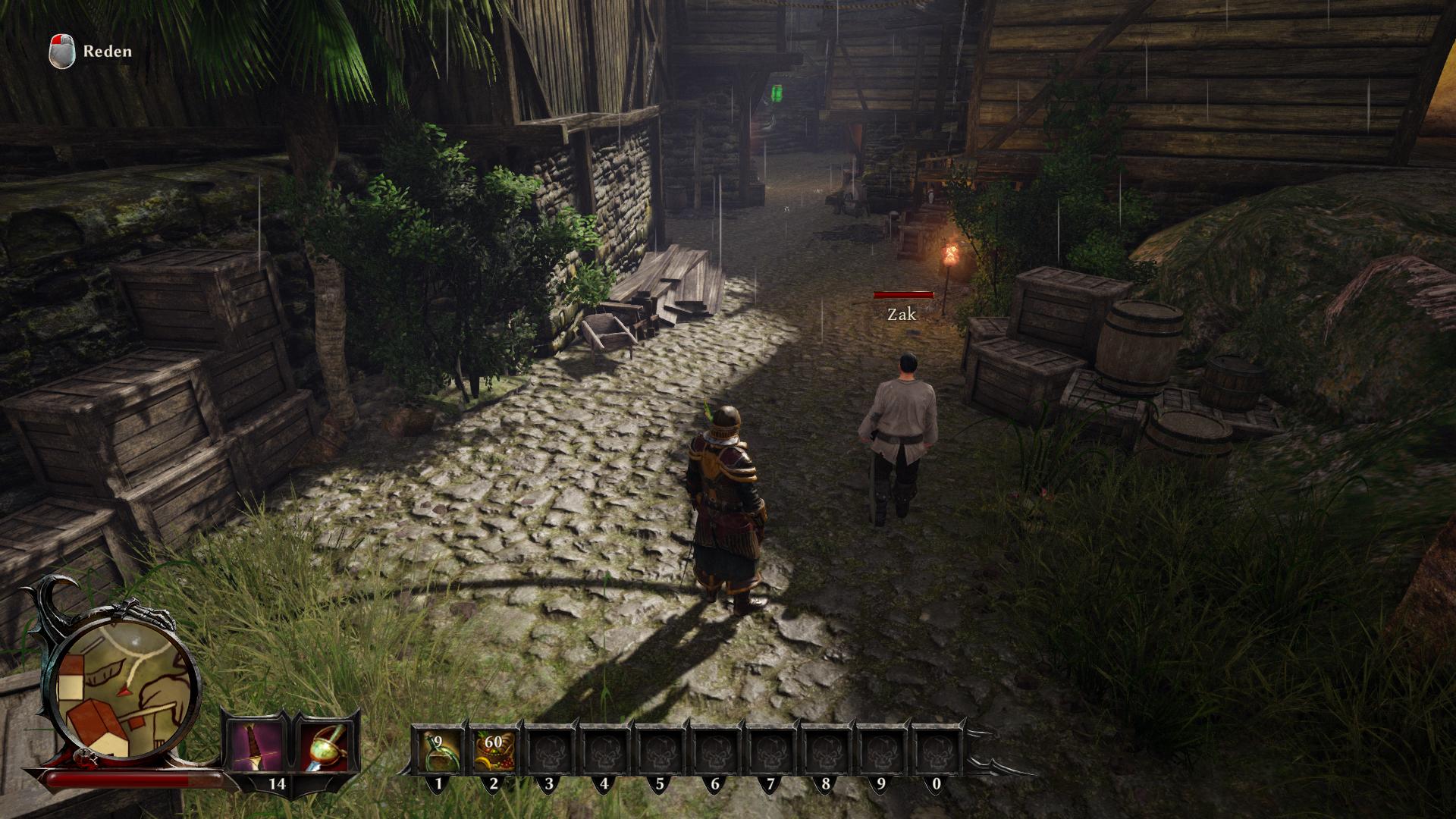Use the potion in hotbar slot 1
This screenshot has height=819, width=1456.
click(438, 749)
